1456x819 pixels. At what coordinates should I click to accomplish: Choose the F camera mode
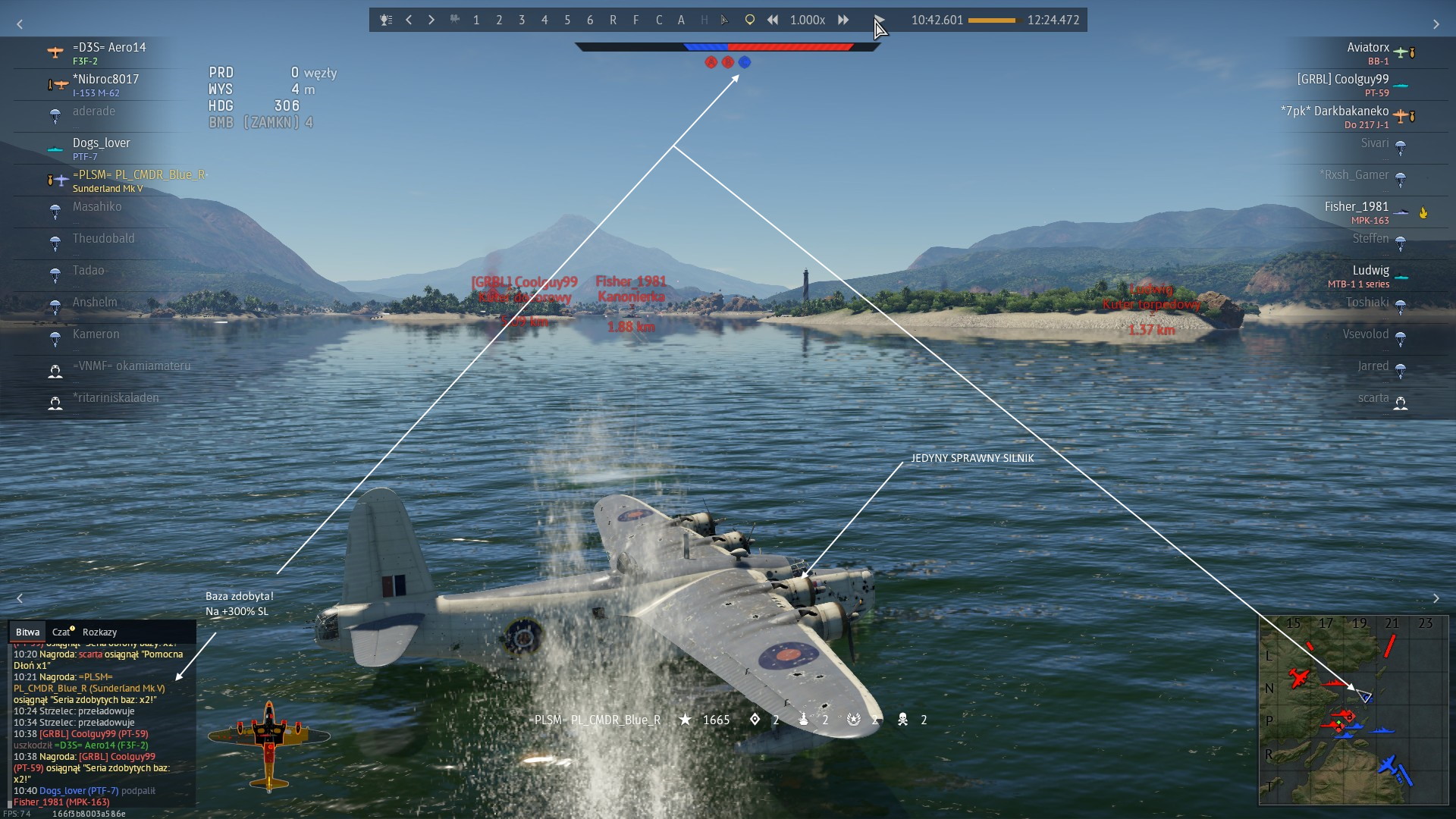click(x=635, y=20)
